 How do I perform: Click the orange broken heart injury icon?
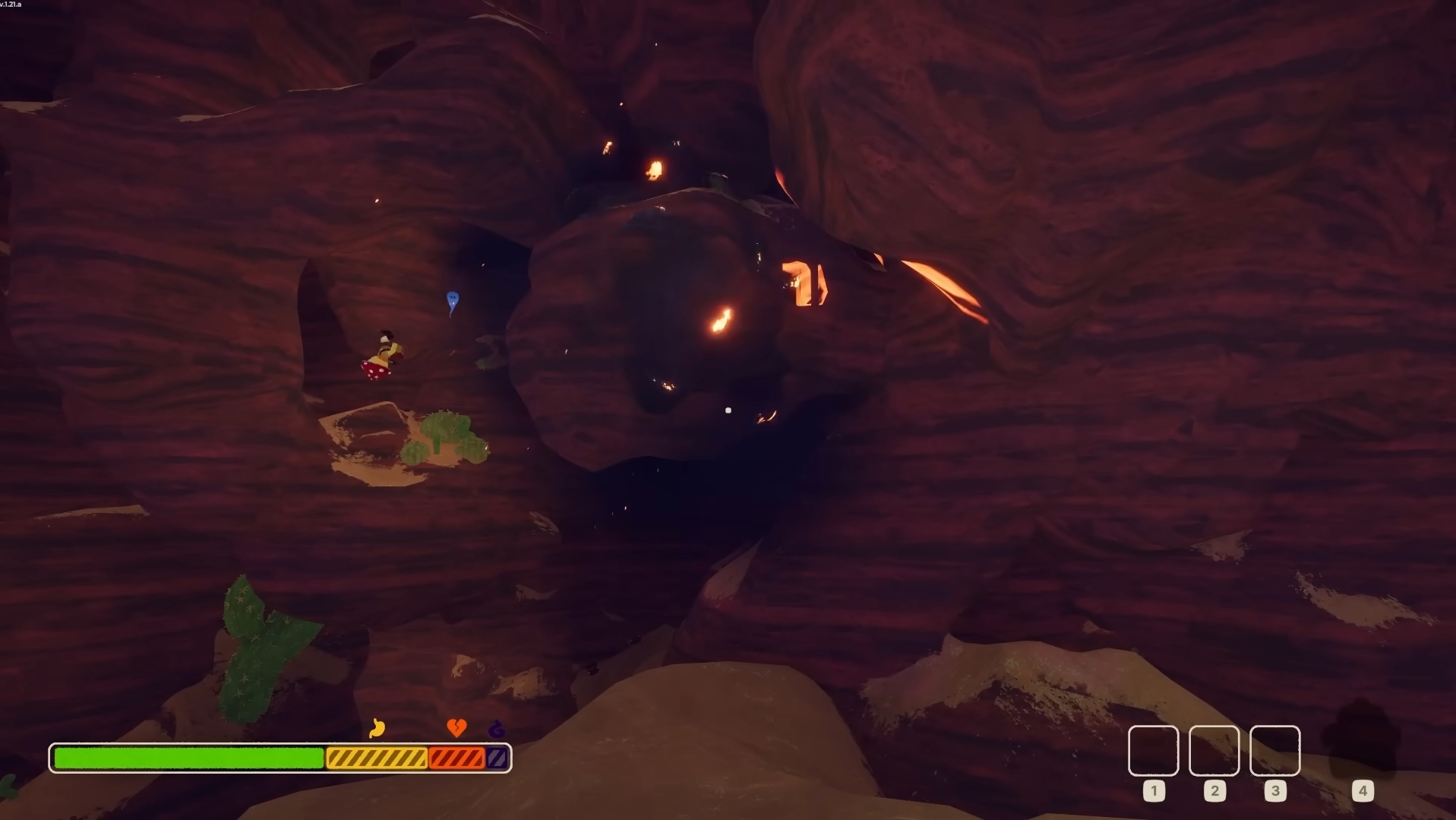click(456, 728)
